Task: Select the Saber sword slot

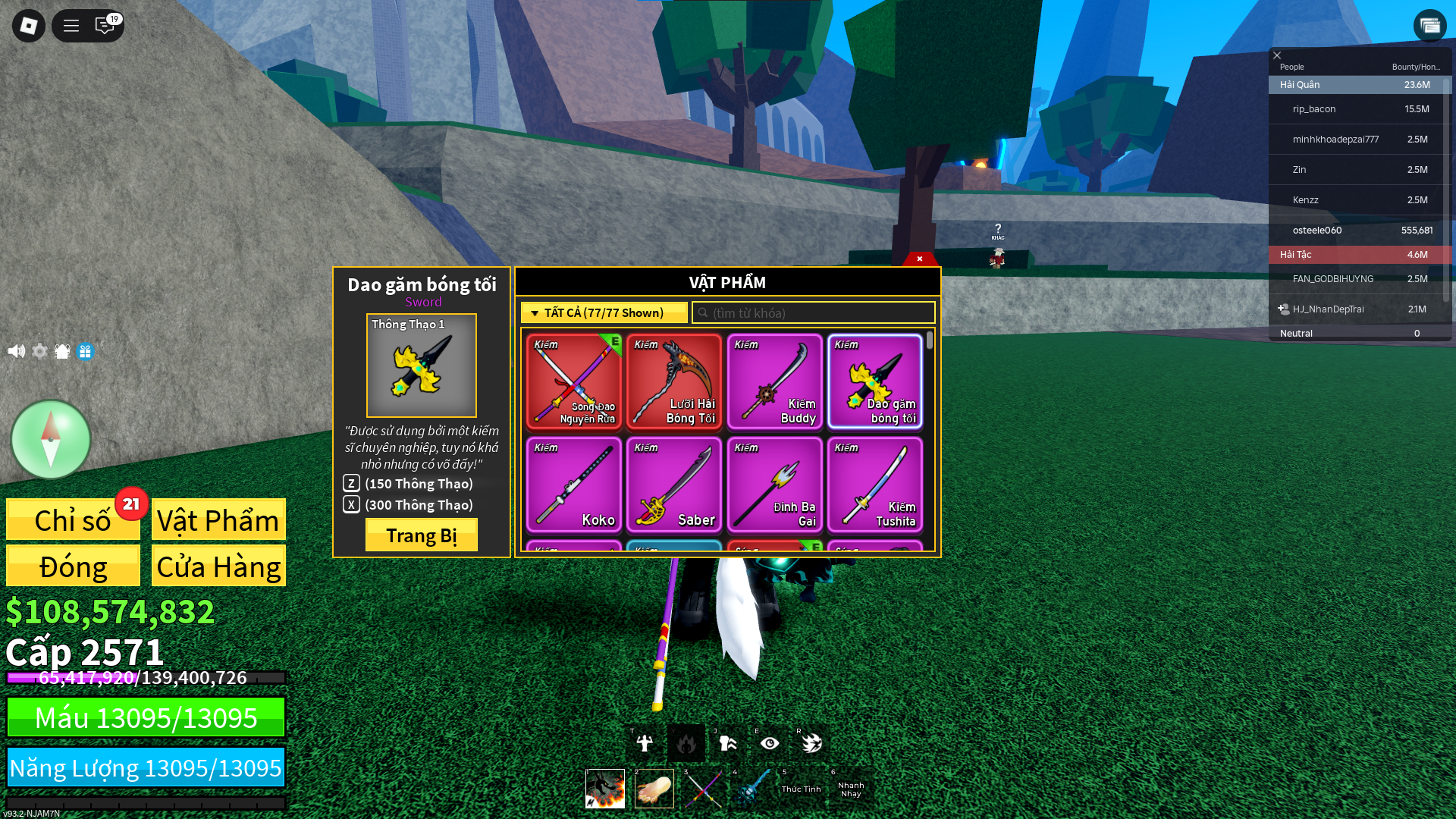Action: pyautogui.click(x=674, y=485)
